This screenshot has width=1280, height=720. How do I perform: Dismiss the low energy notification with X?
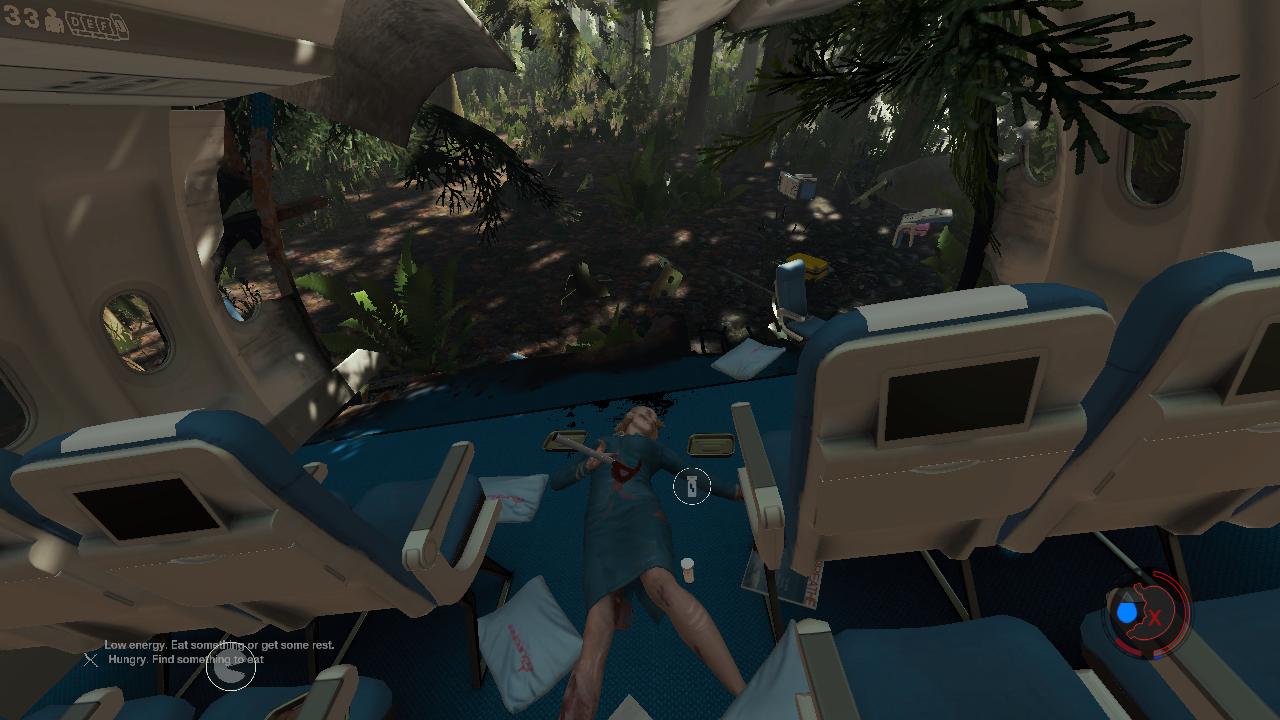pos(91,659)
